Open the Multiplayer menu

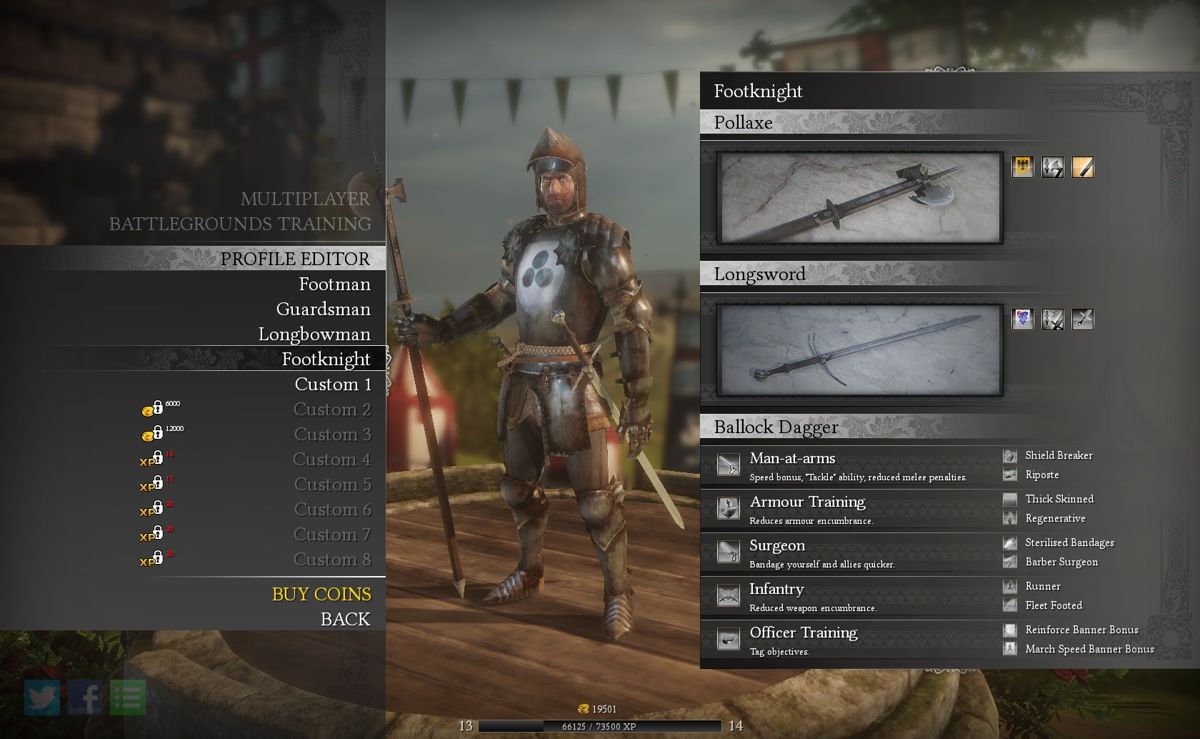(305, 199)
